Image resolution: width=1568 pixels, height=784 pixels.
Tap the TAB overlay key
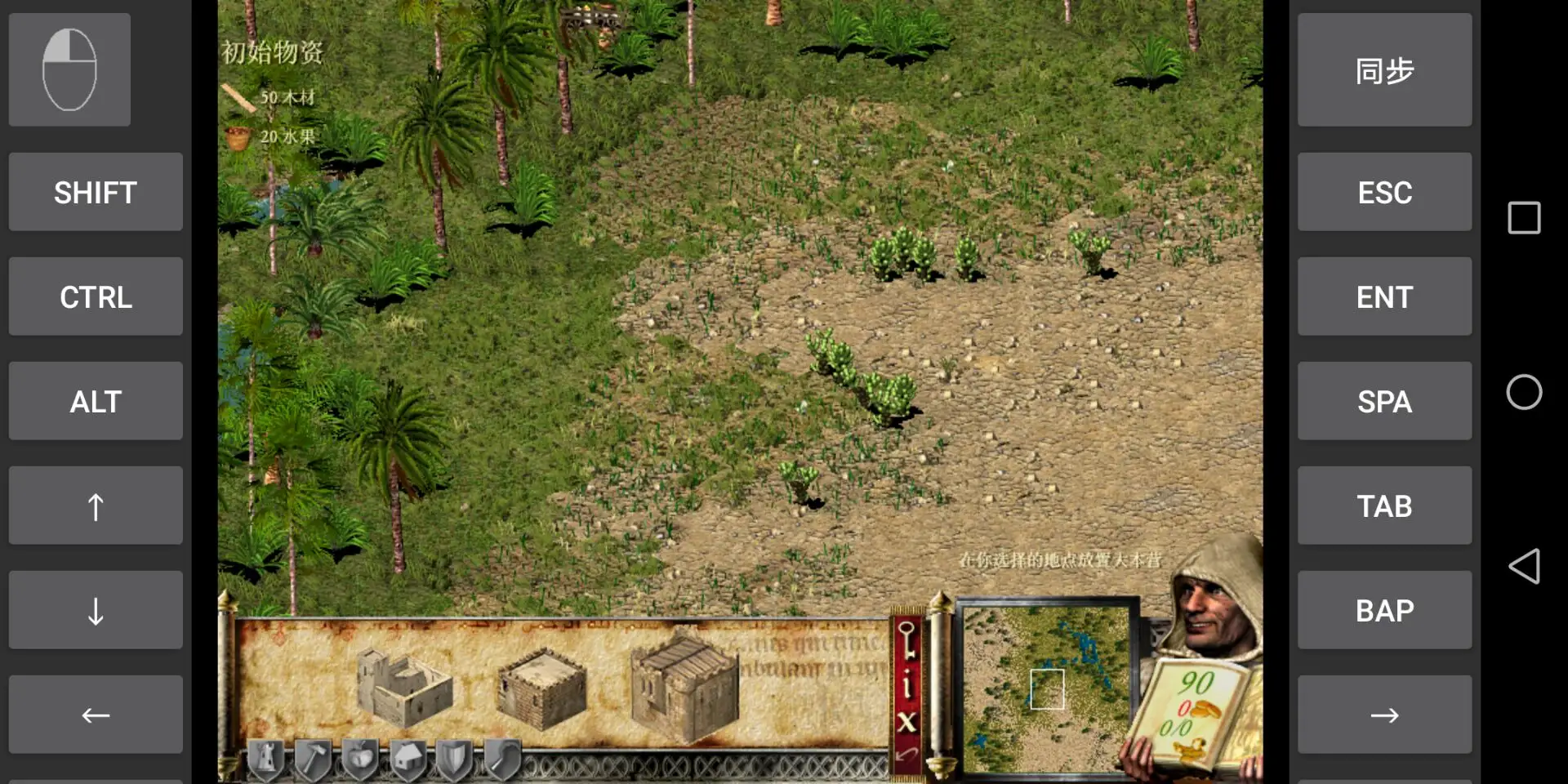pos(1384,506)
